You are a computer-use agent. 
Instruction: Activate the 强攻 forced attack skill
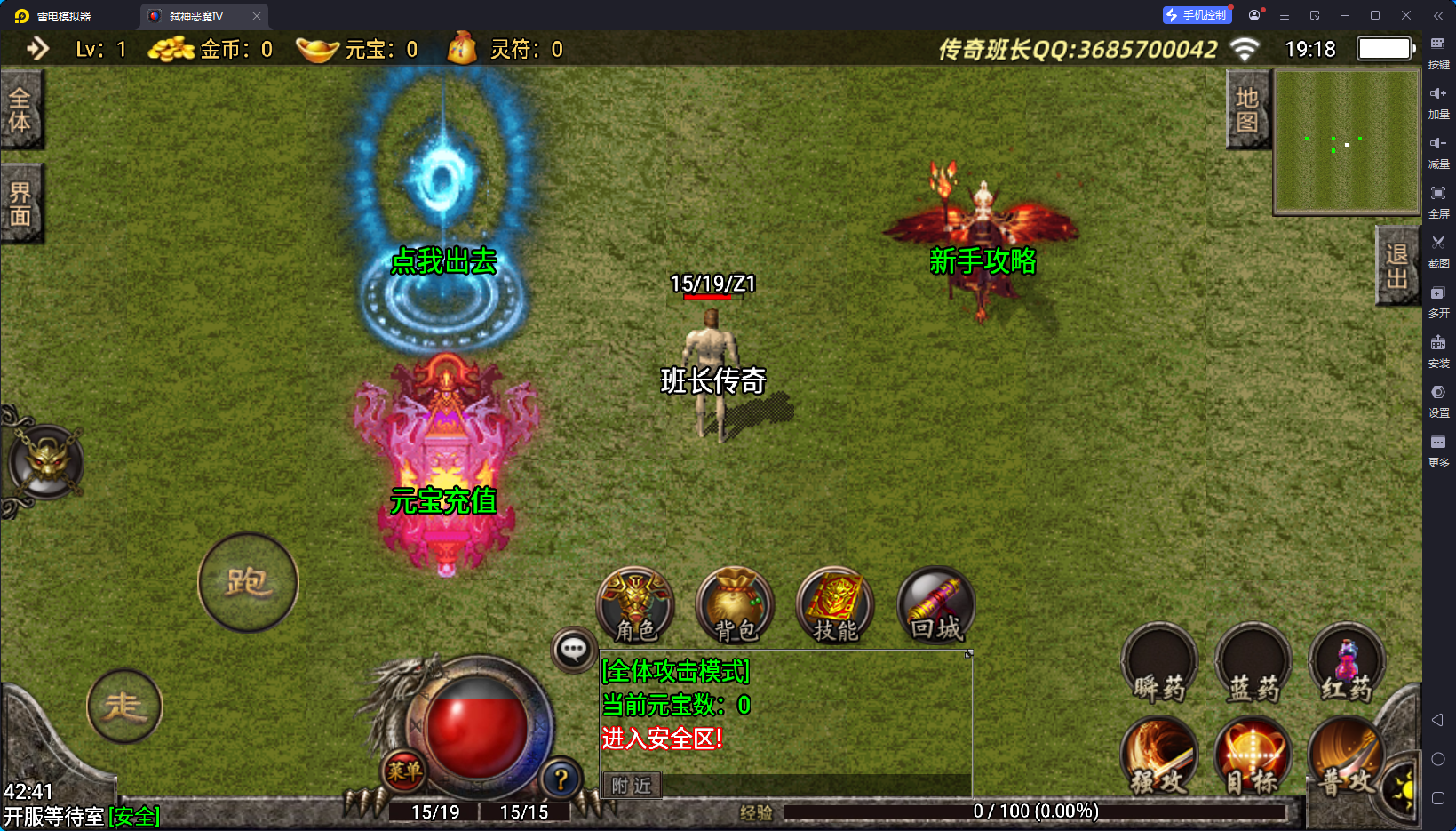(1159, 757)
